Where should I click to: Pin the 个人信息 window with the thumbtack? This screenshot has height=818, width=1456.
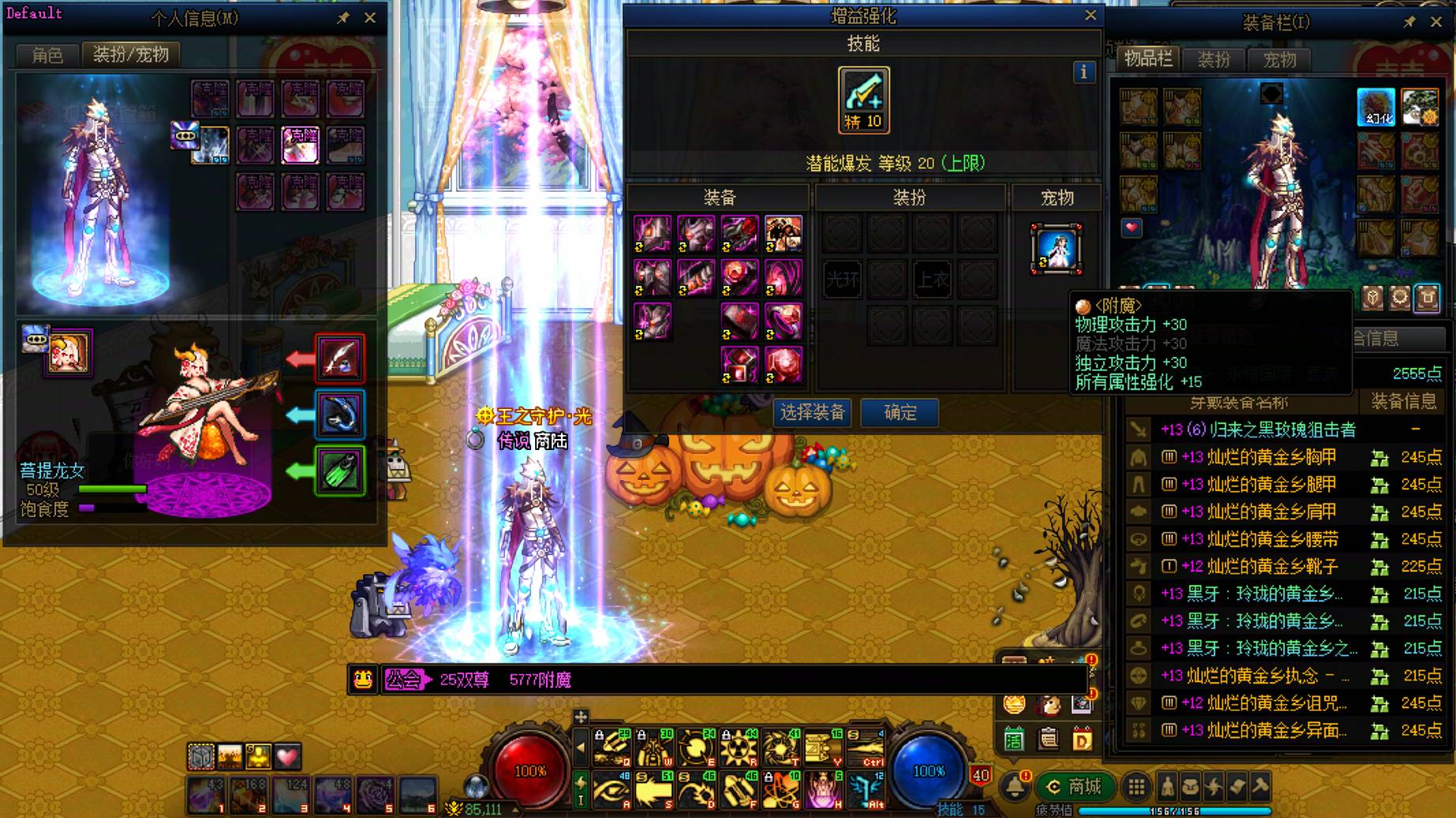342,17
